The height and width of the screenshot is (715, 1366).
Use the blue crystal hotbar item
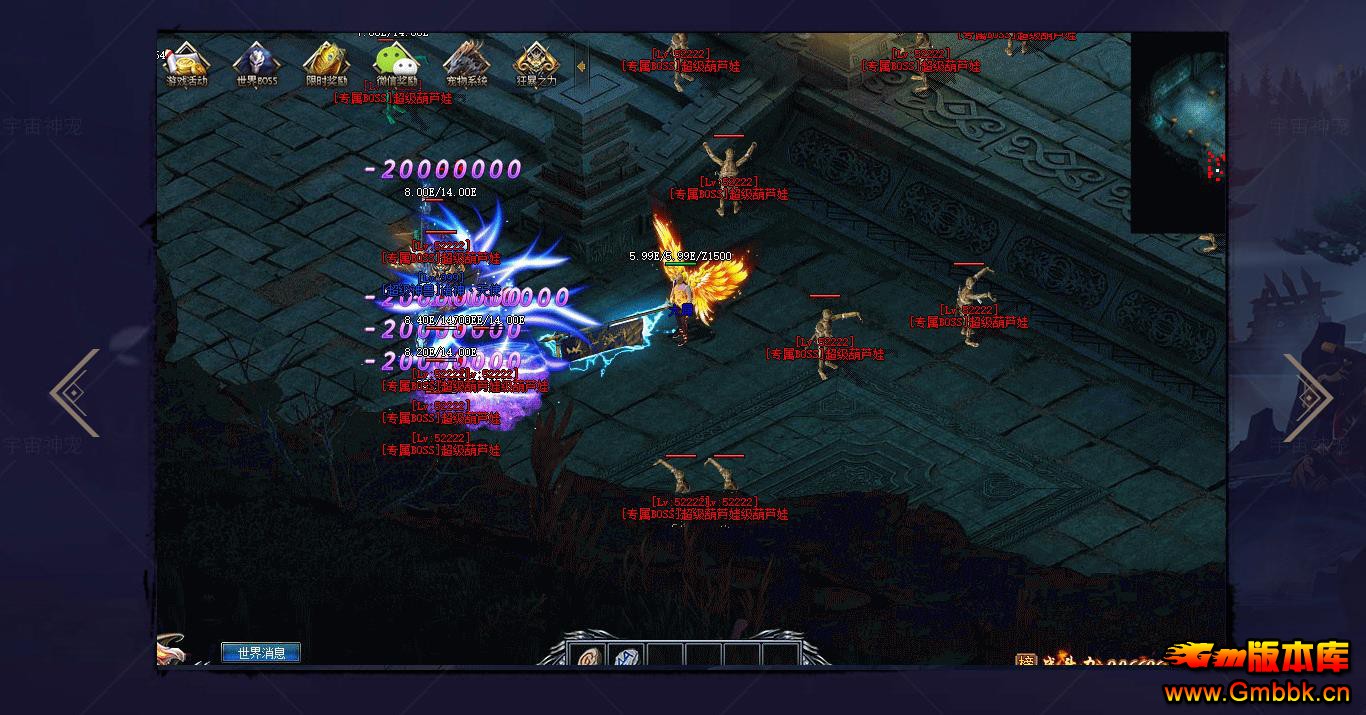pyautogui.click(x=626, y=657)
